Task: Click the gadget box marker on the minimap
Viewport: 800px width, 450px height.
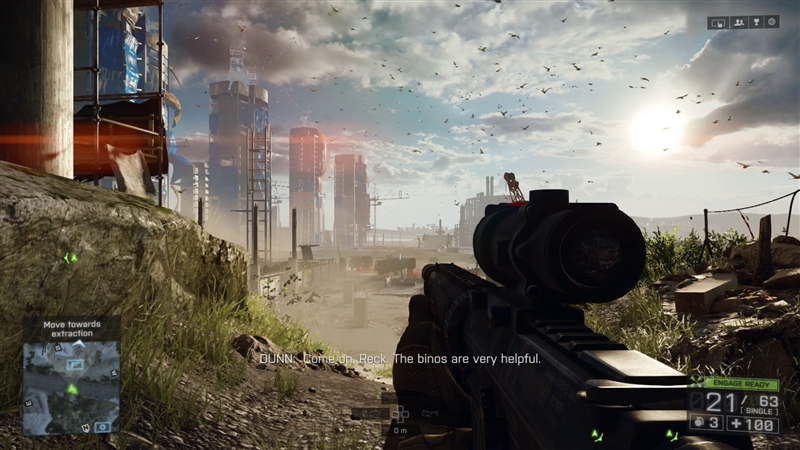Action: pyautogui.click(x=105, y=426)
